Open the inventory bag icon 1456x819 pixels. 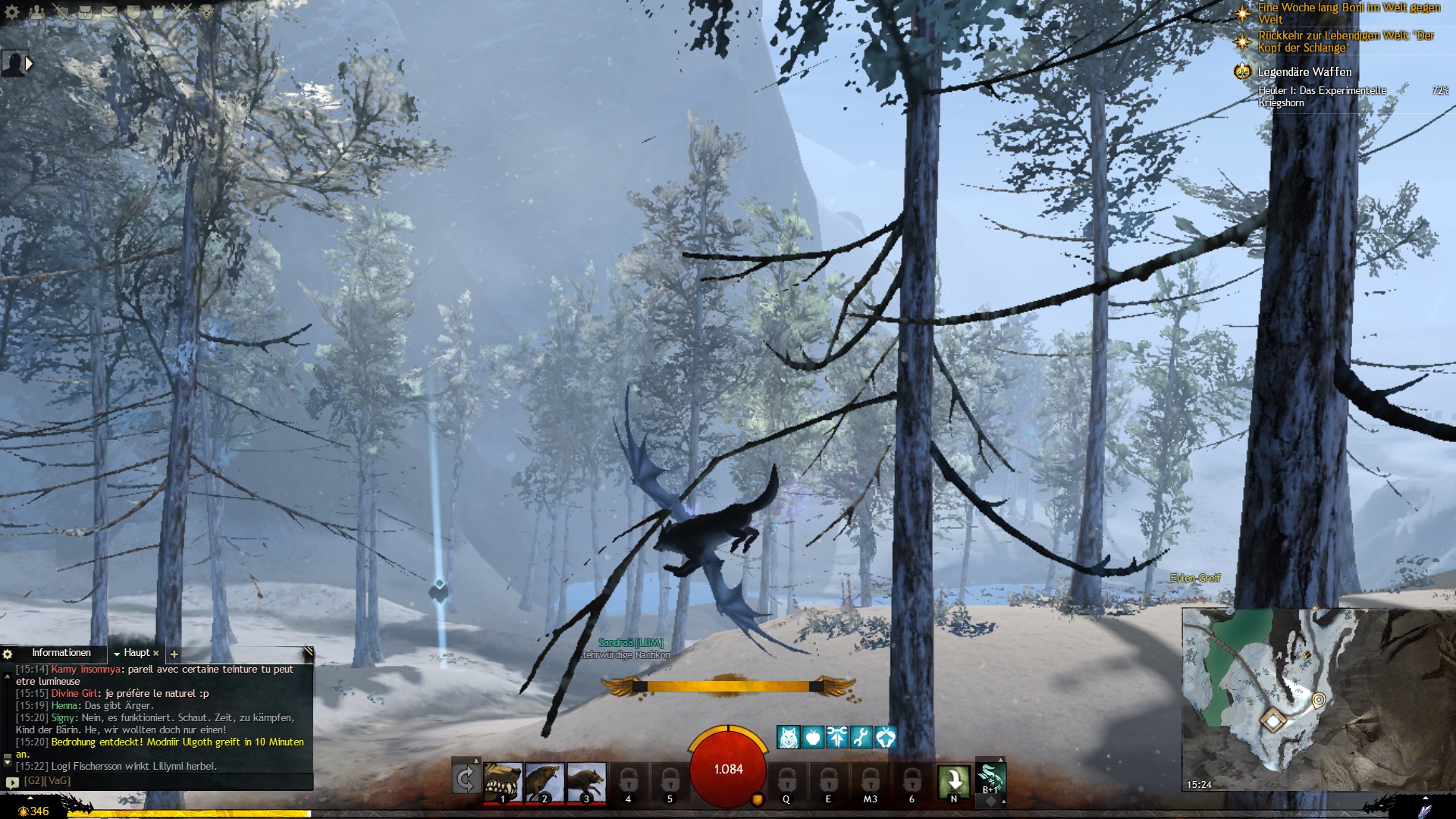[85, 12]
